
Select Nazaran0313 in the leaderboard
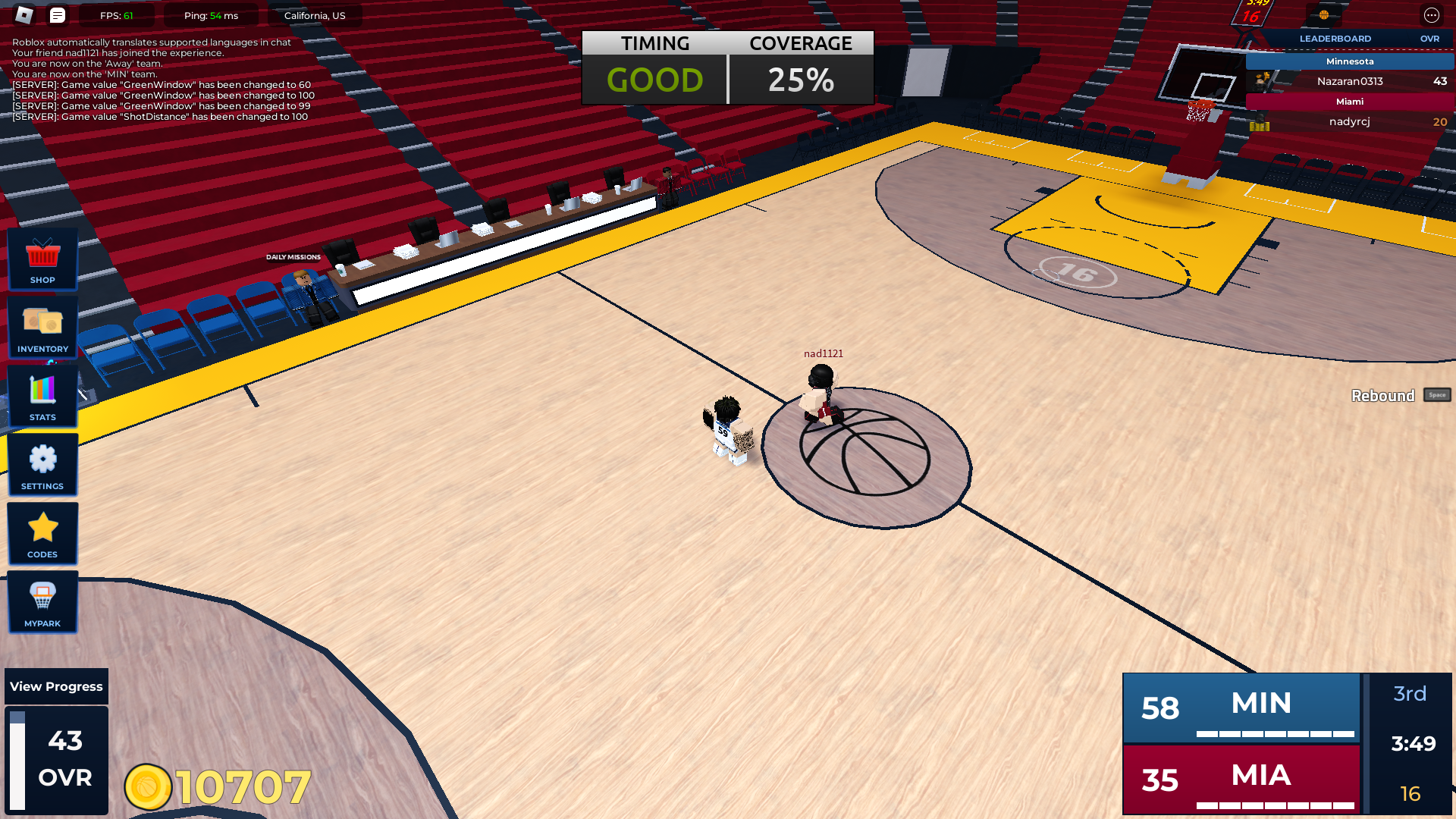(x=1350, y=81)
